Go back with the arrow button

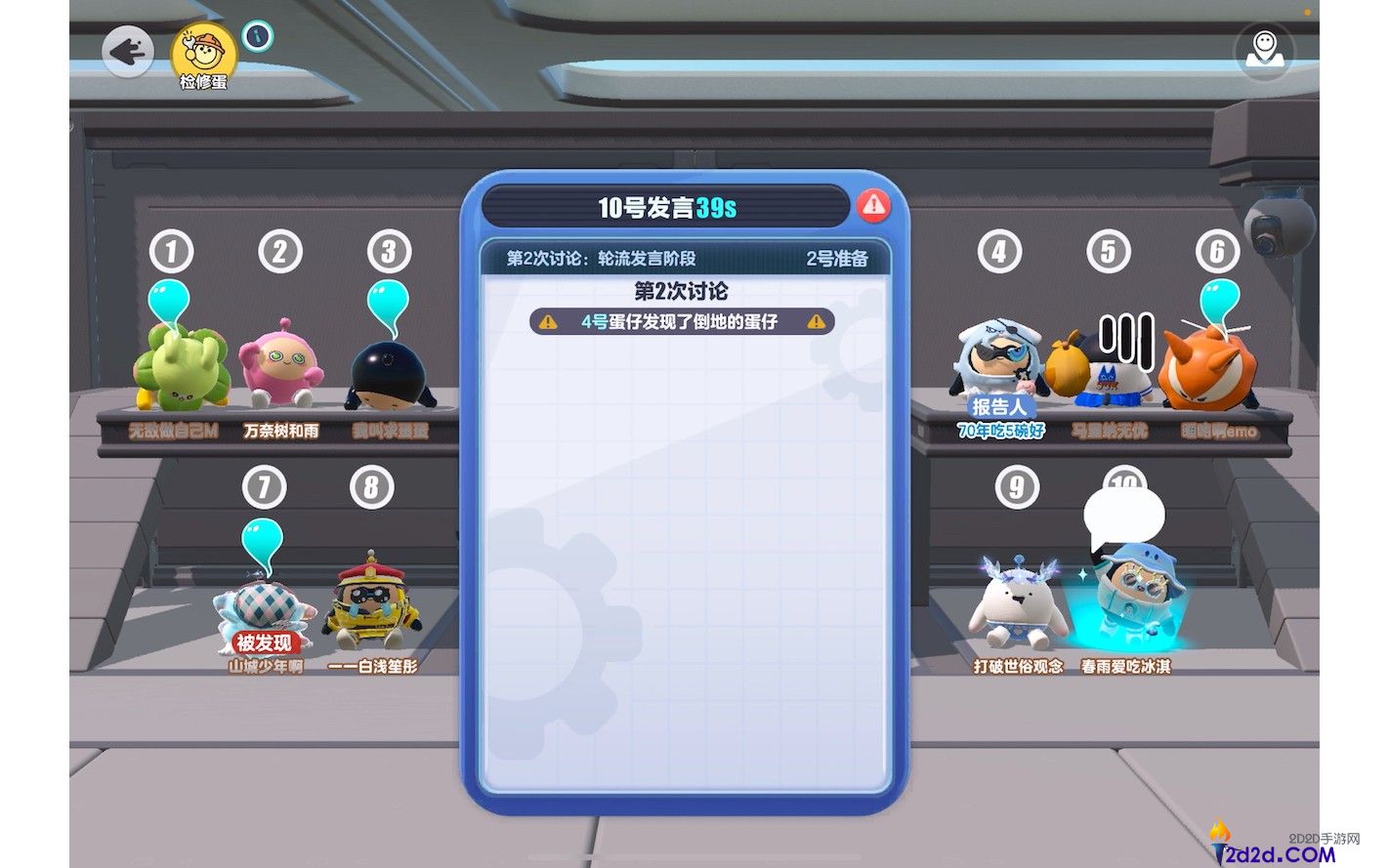pyautogui.click(x=128, y=51)
